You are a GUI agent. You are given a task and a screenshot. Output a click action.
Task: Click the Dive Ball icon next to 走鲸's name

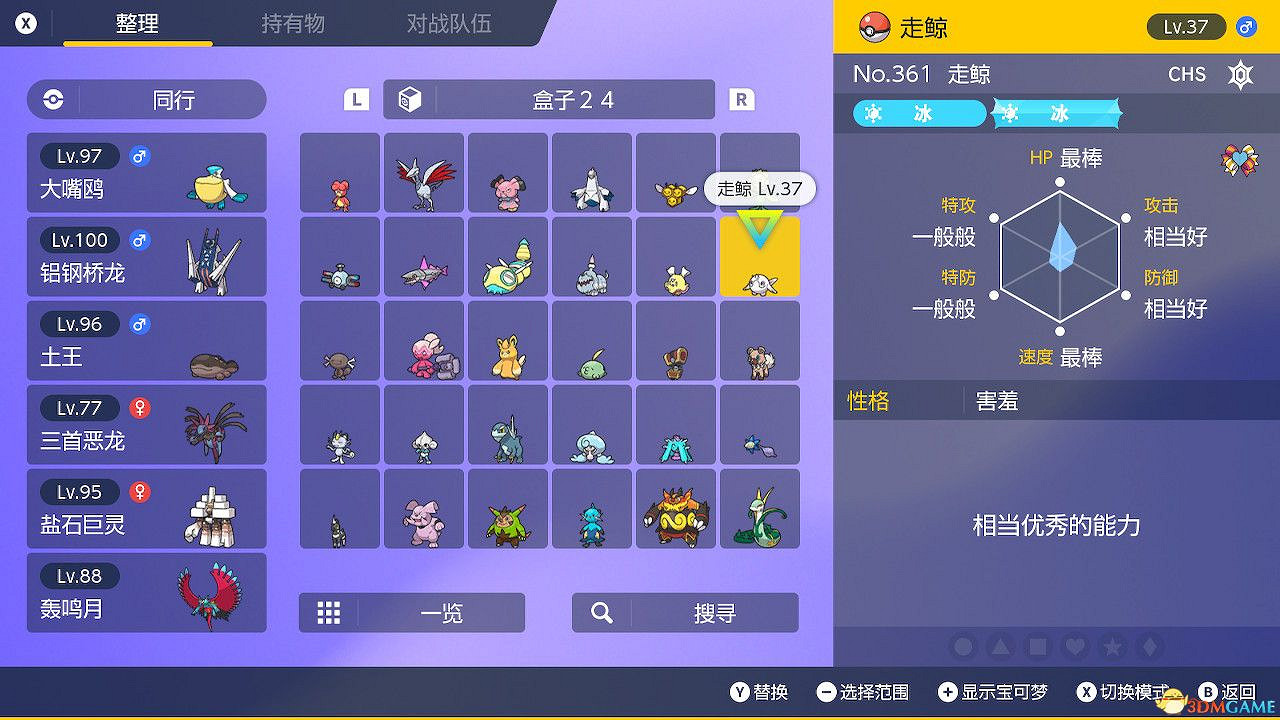click(874, 27)
